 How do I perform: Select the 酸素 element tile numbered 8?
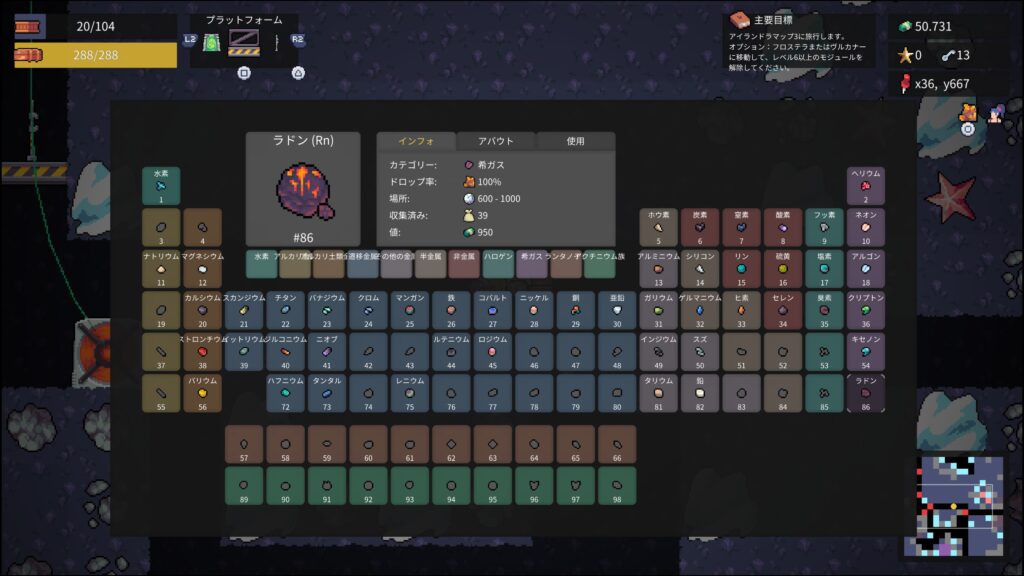[782, 227]
